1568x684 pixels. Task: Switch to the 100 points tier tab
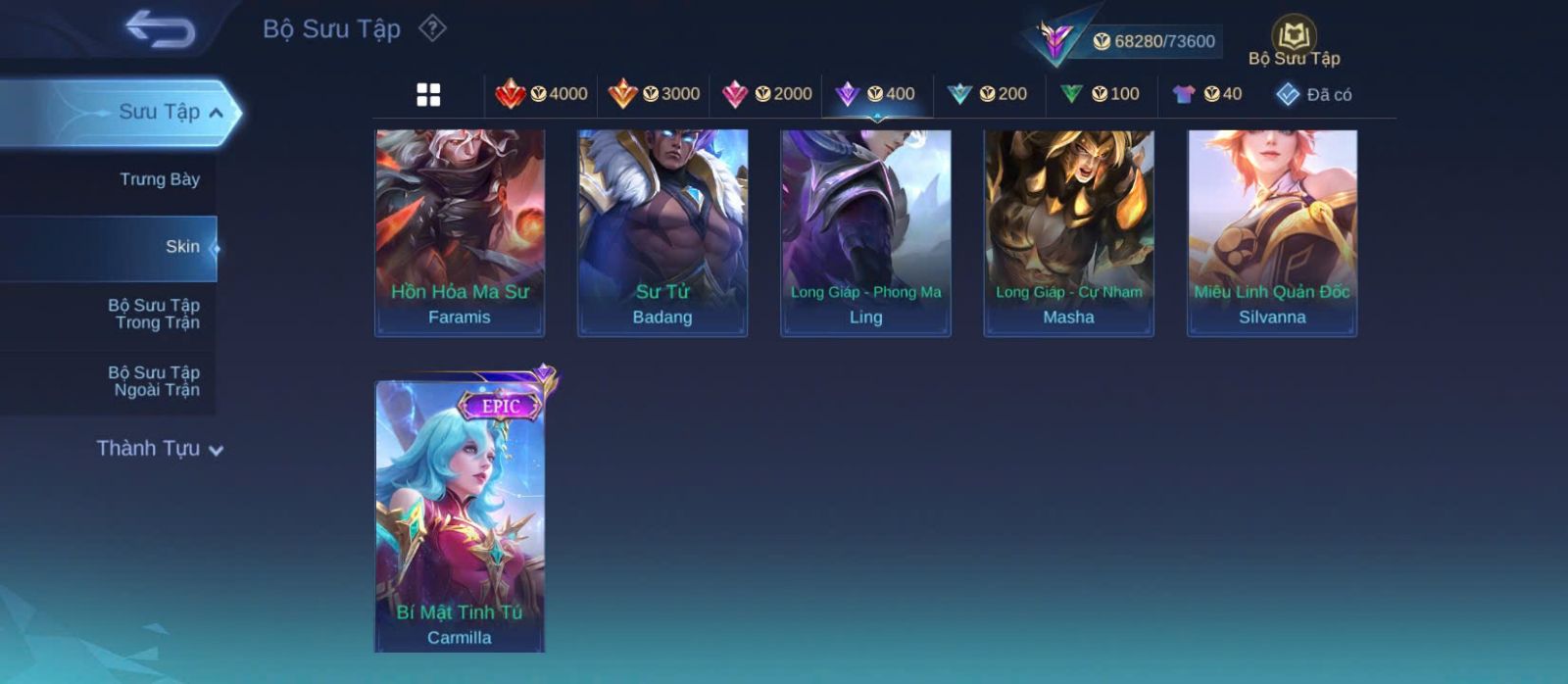coord(1101,94)
